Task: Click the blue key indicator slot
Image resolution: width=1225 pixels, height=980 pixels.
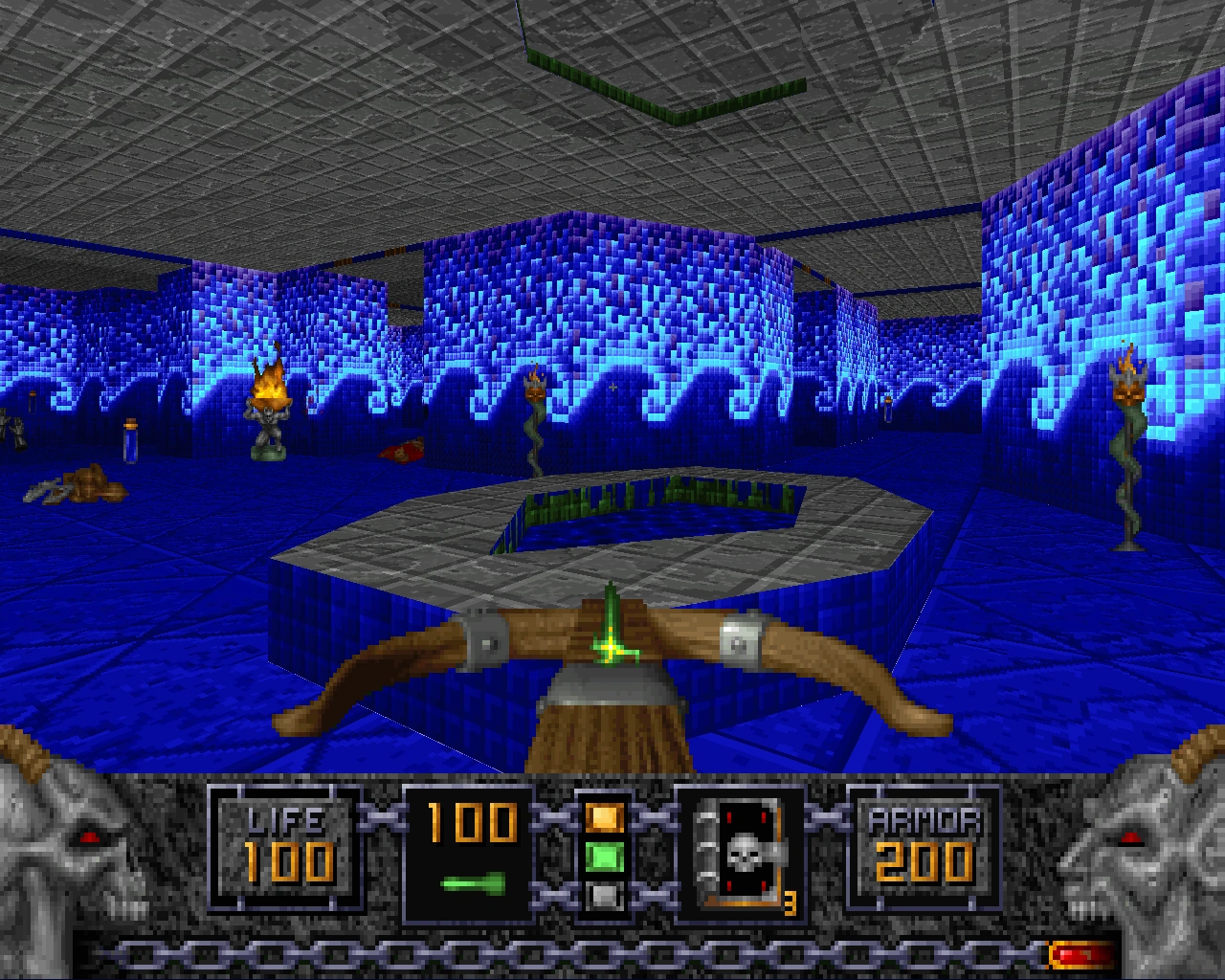Action: click(x=607, y=898)
